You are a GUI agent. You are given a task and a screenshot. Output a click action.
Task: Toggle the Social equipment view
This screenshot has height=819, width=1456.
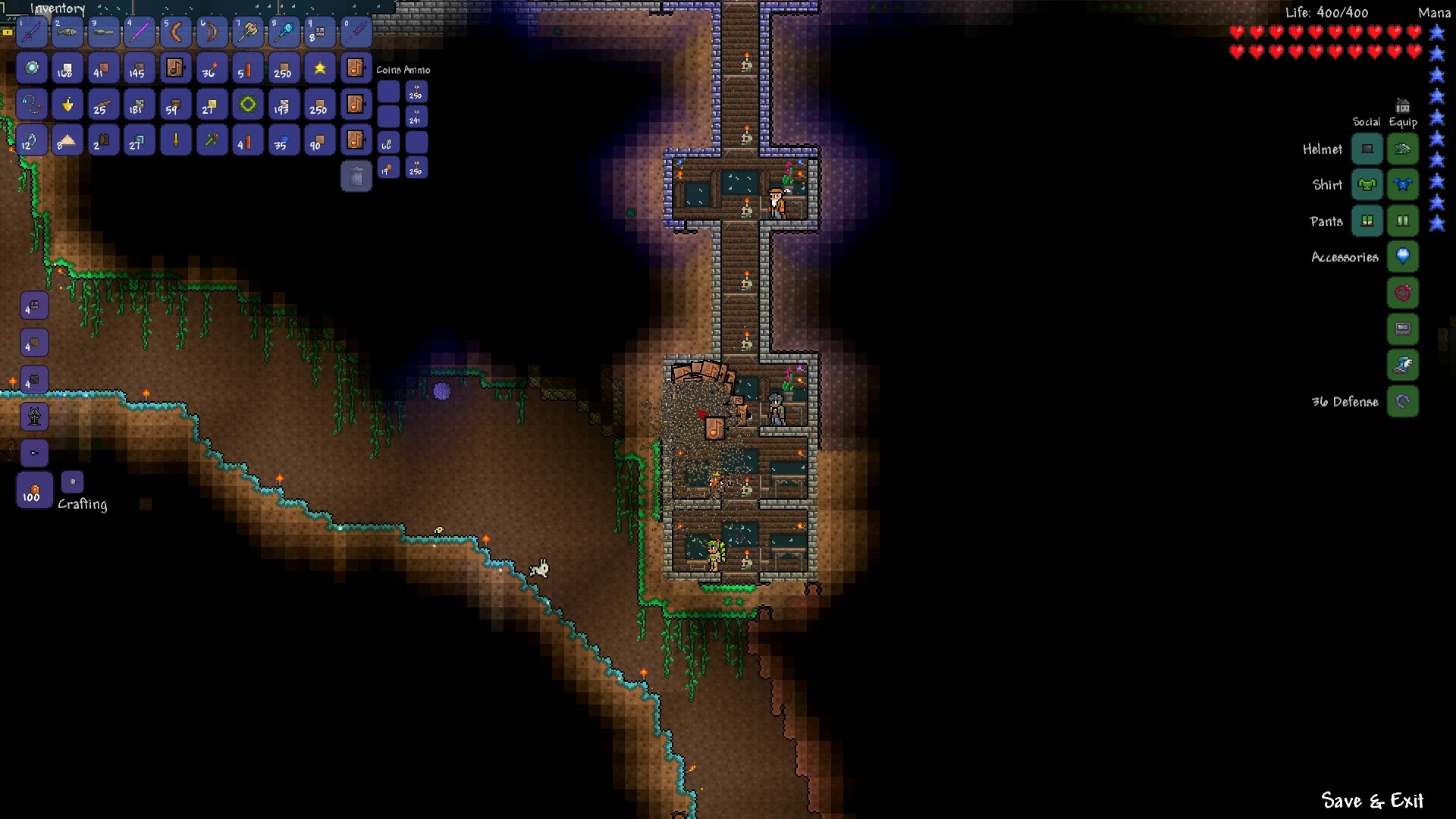click(1367, 121)
